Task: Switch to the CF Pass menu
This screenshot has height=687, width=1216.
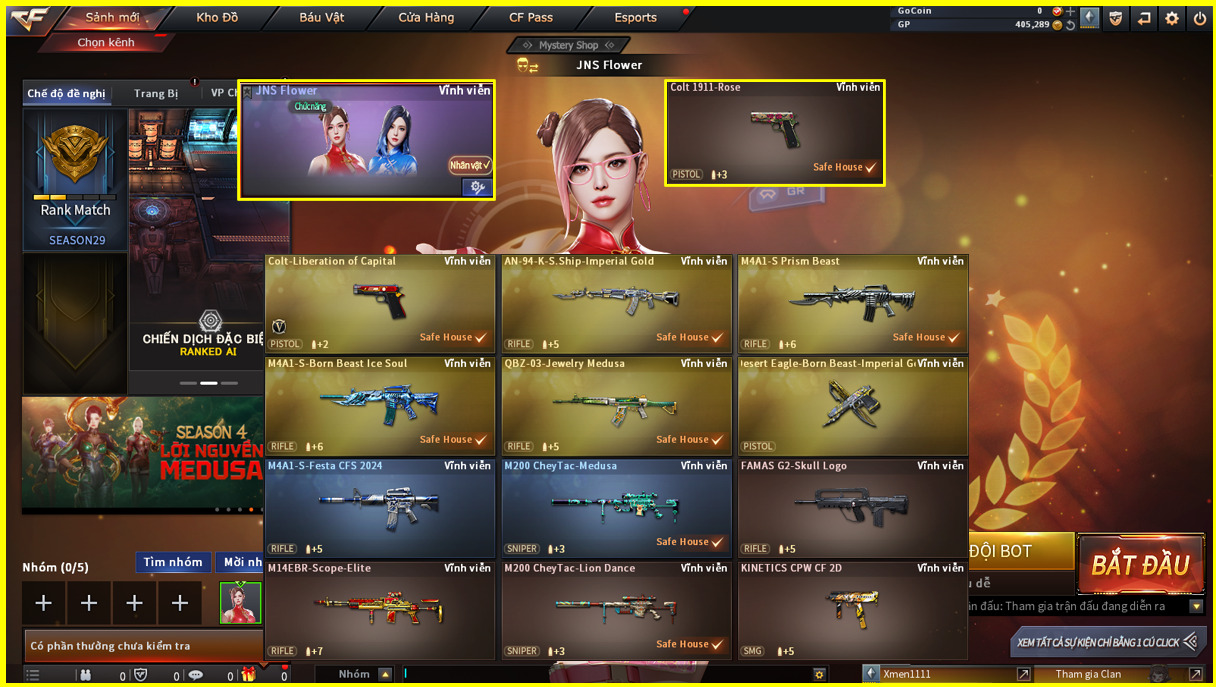Action: pos(531,18)
